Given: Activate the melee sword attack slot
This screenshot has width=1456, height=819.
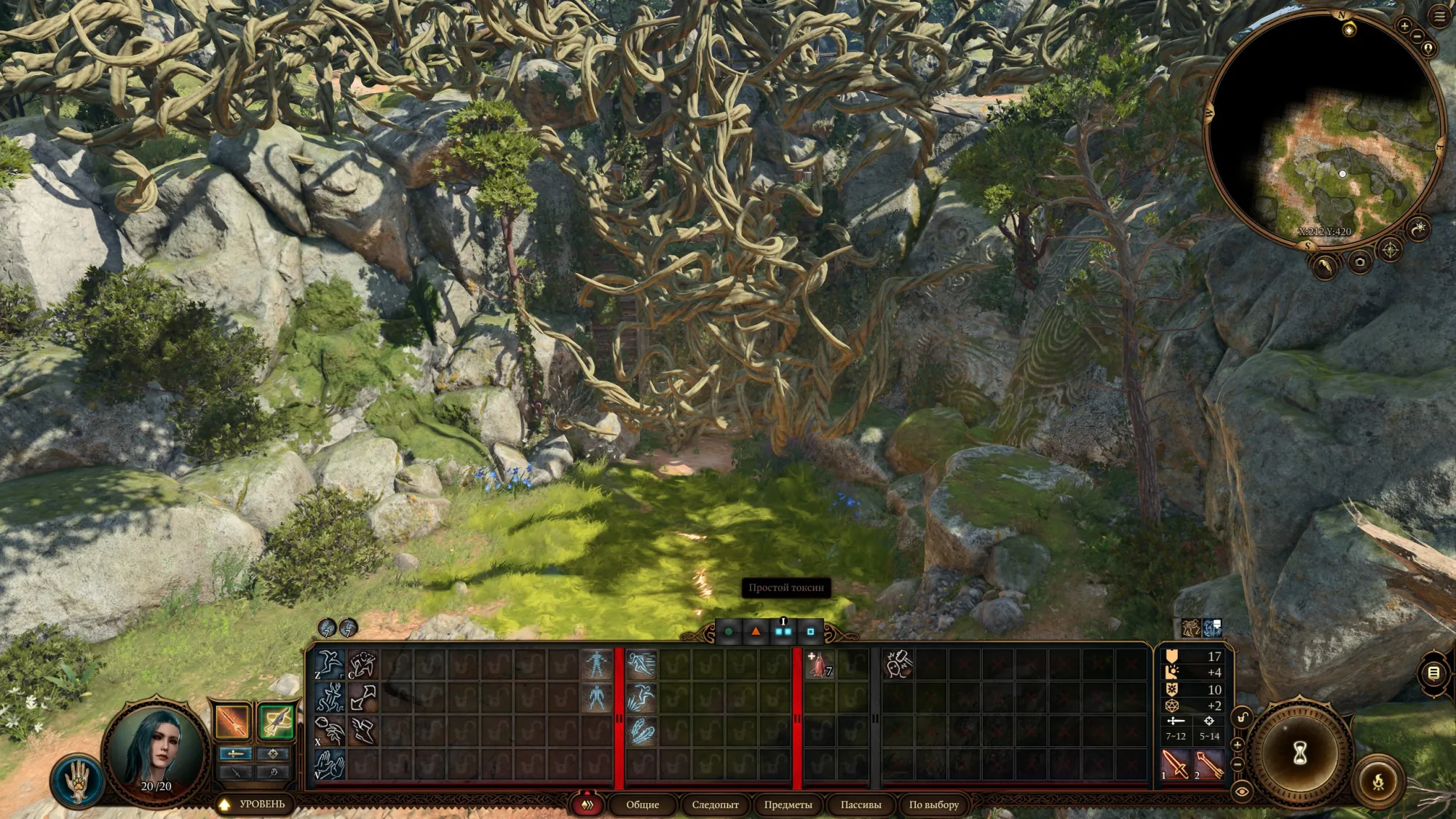Looking at the screenshot, I should click(x=1174, y=764).
